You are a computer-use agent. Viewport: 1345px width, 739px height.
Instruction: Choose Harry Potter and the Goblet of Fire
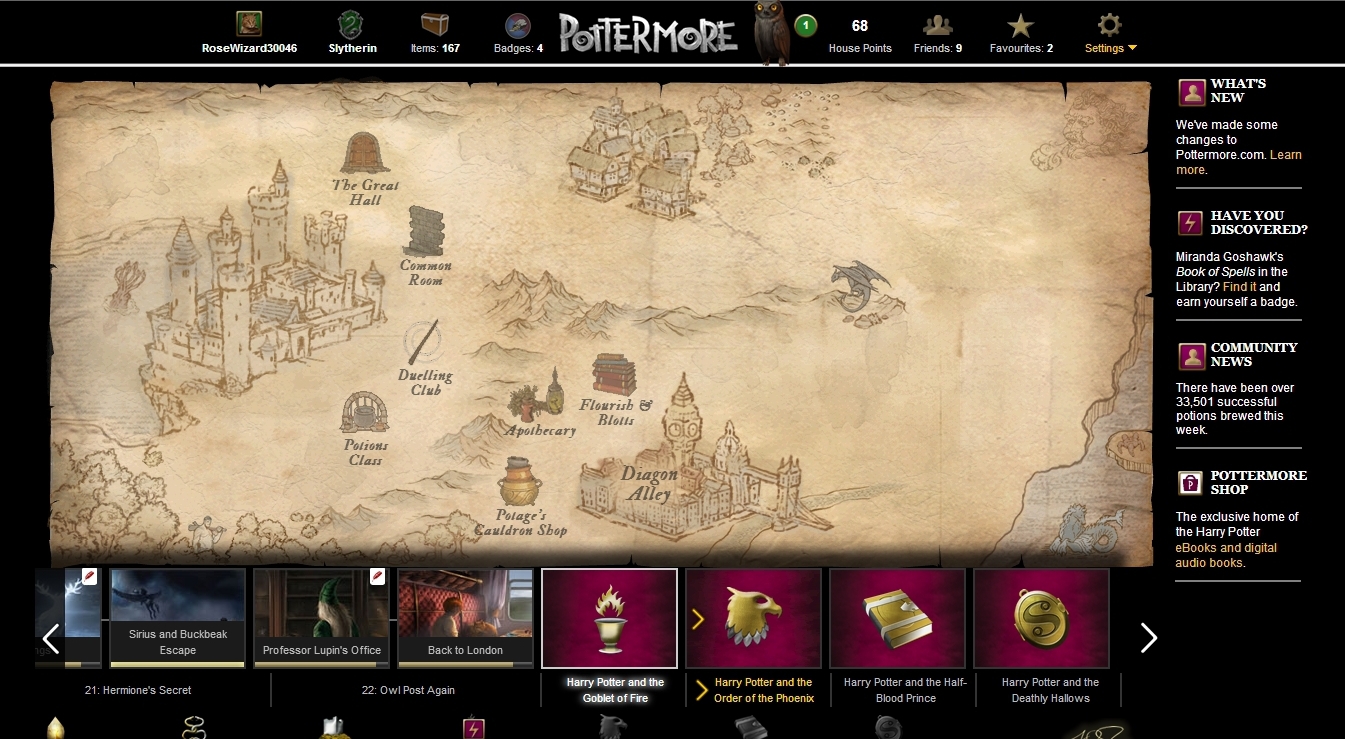(609, 617)
